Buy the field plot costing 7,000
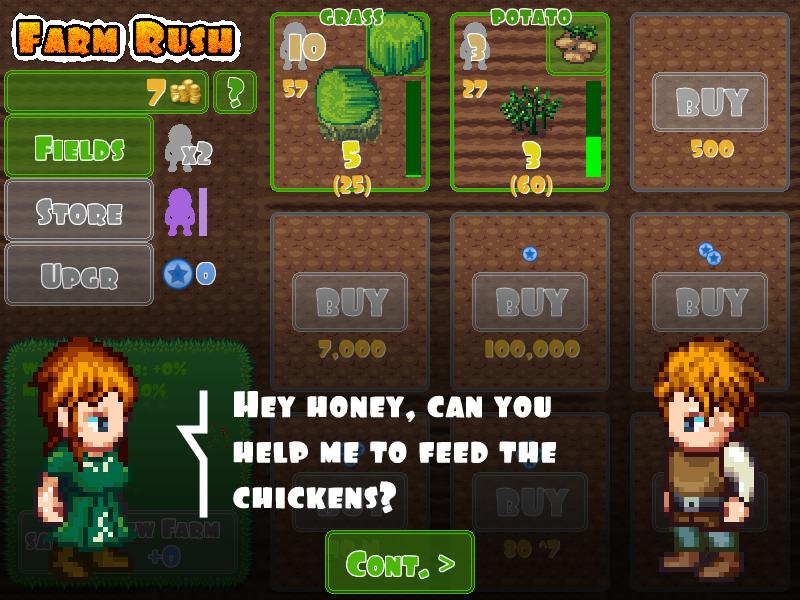Screen dimensions: 800x600 350,302
